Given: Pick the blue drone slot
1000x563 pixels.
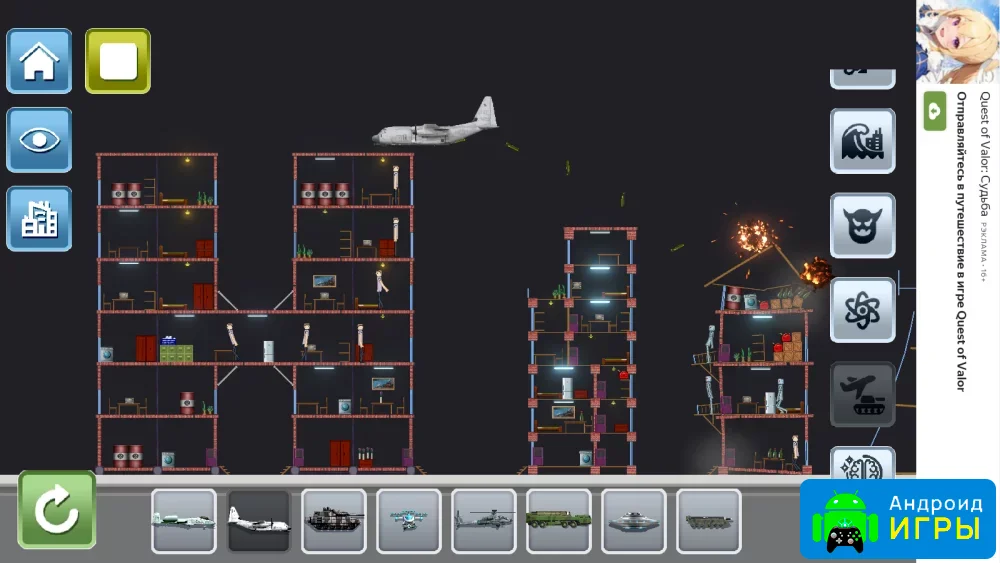Looking at the screenshot, I should (x=409, y=521).
